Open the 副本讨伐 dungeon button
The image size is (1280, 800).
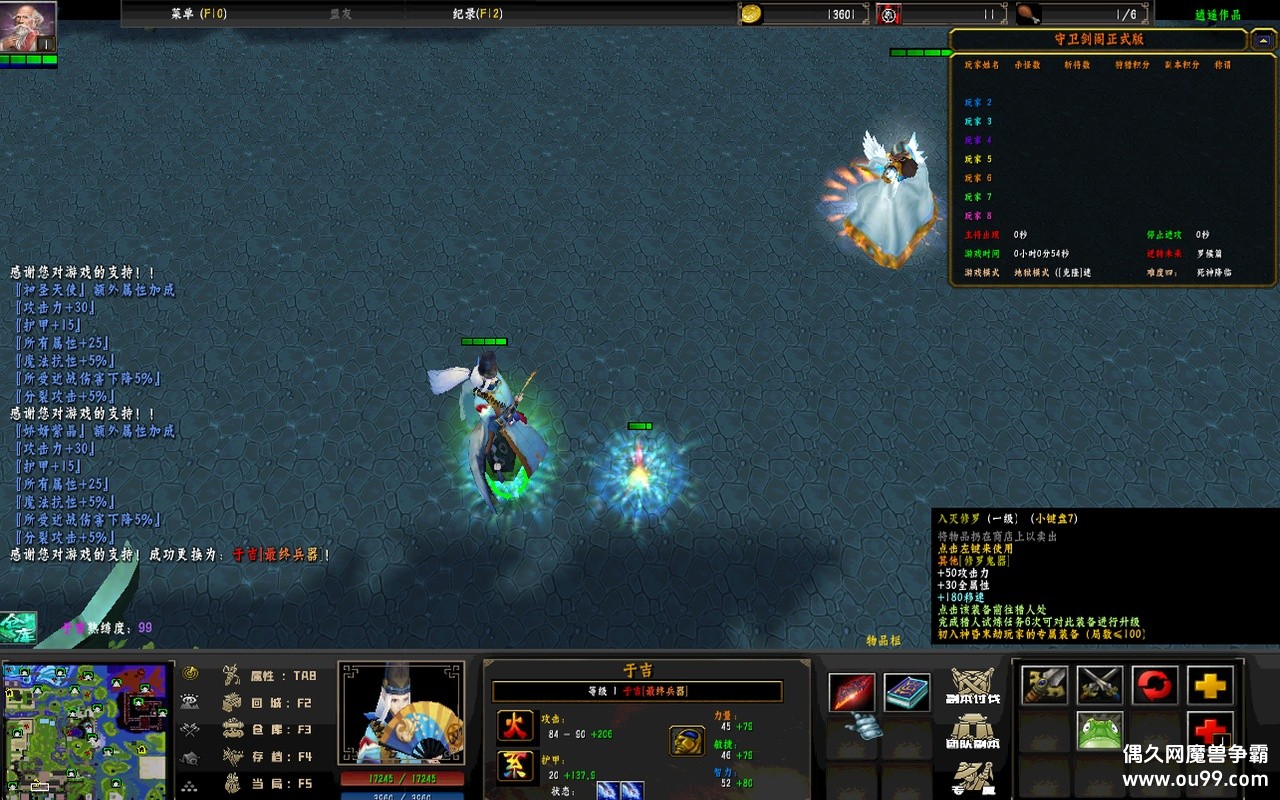pyautogui.click(x=974, y=687)
